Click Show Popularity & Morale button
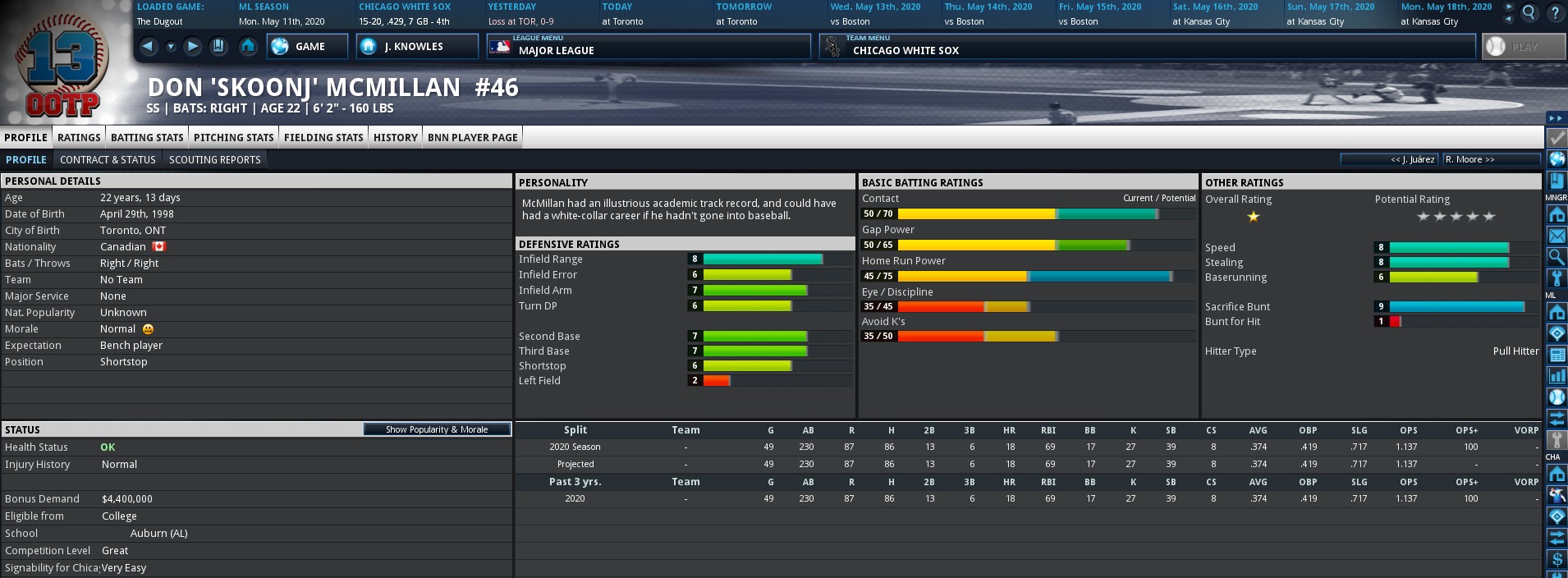The image size is (1568, 578). (x=437, y=429)
